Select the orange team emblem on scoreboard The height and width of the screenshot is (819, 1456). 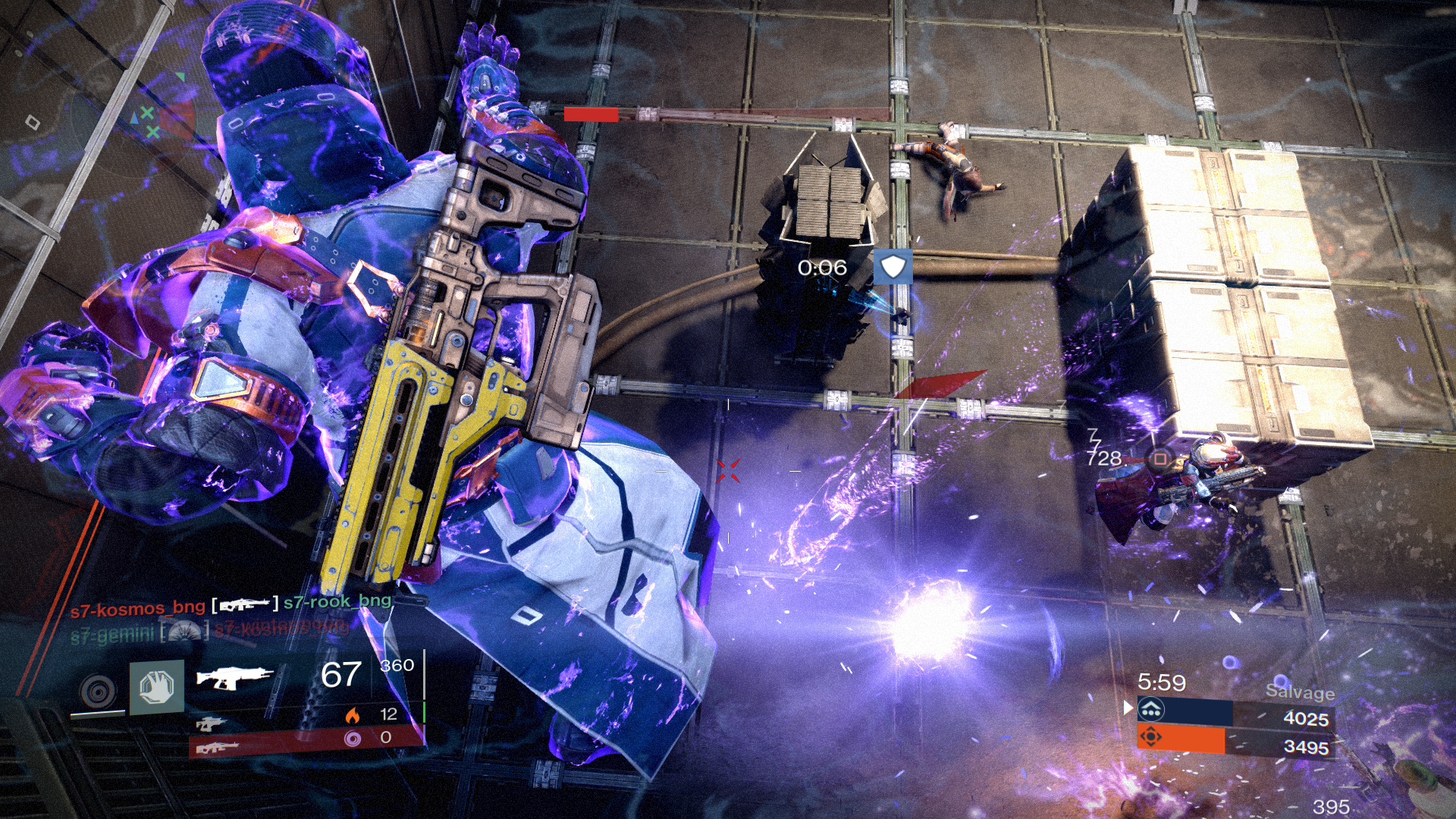coord(1151,737)
